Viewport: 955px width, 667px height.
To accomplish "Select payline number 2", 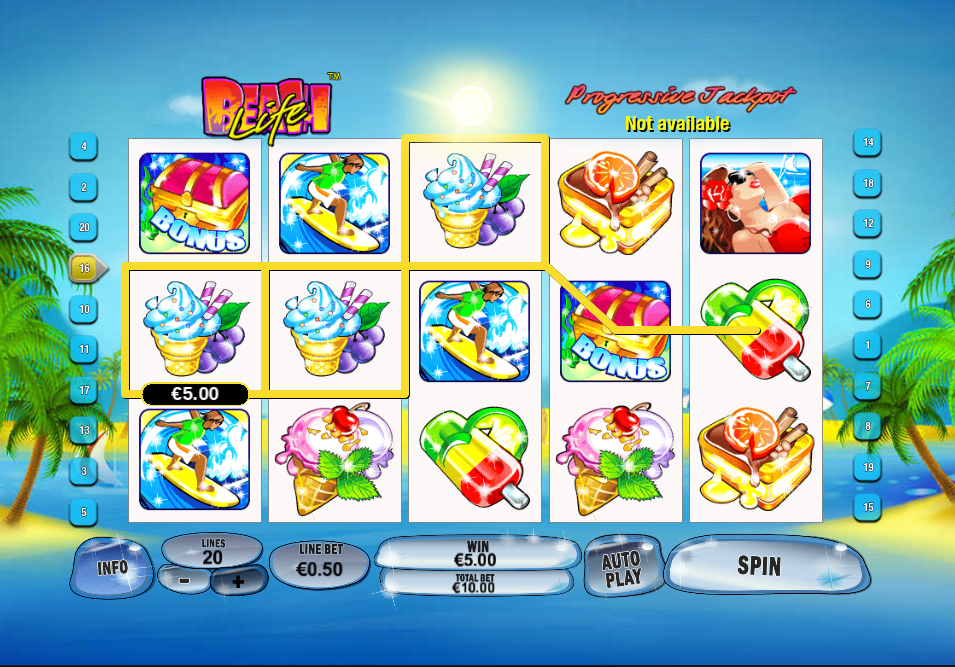I will coord(83,187).
